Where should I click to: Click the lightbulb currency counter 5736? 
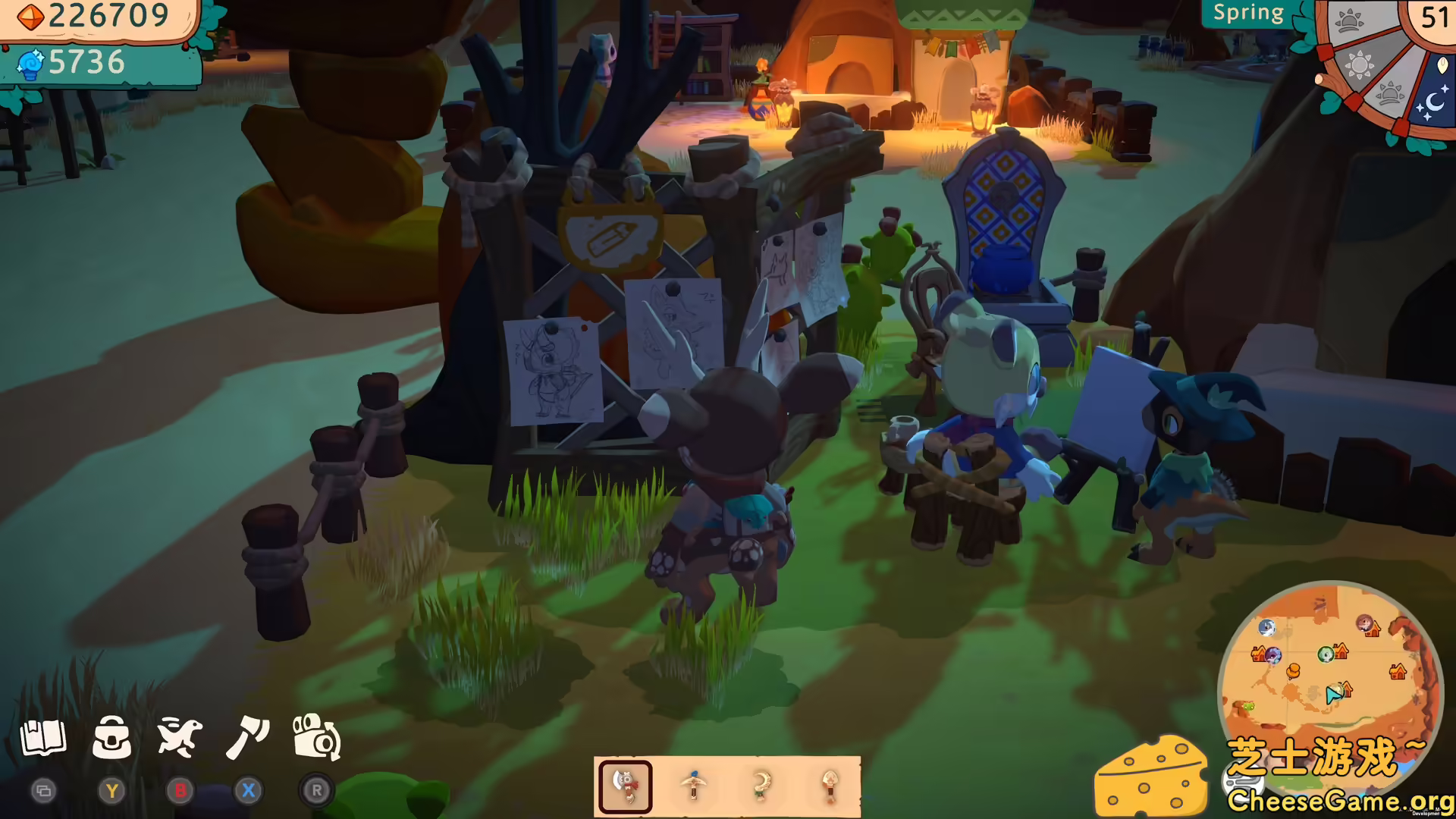pyautogui.click(x=83, y=63)
